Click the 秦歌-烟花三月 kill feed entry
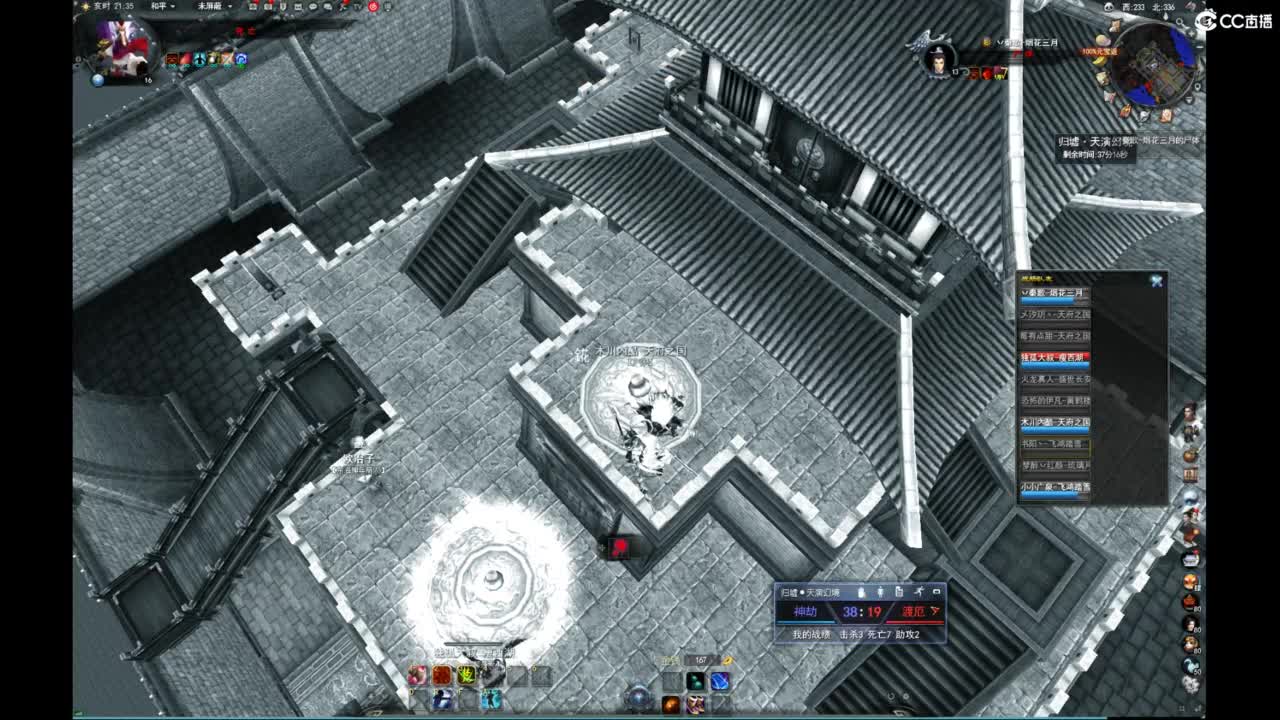 (1055, 291)
